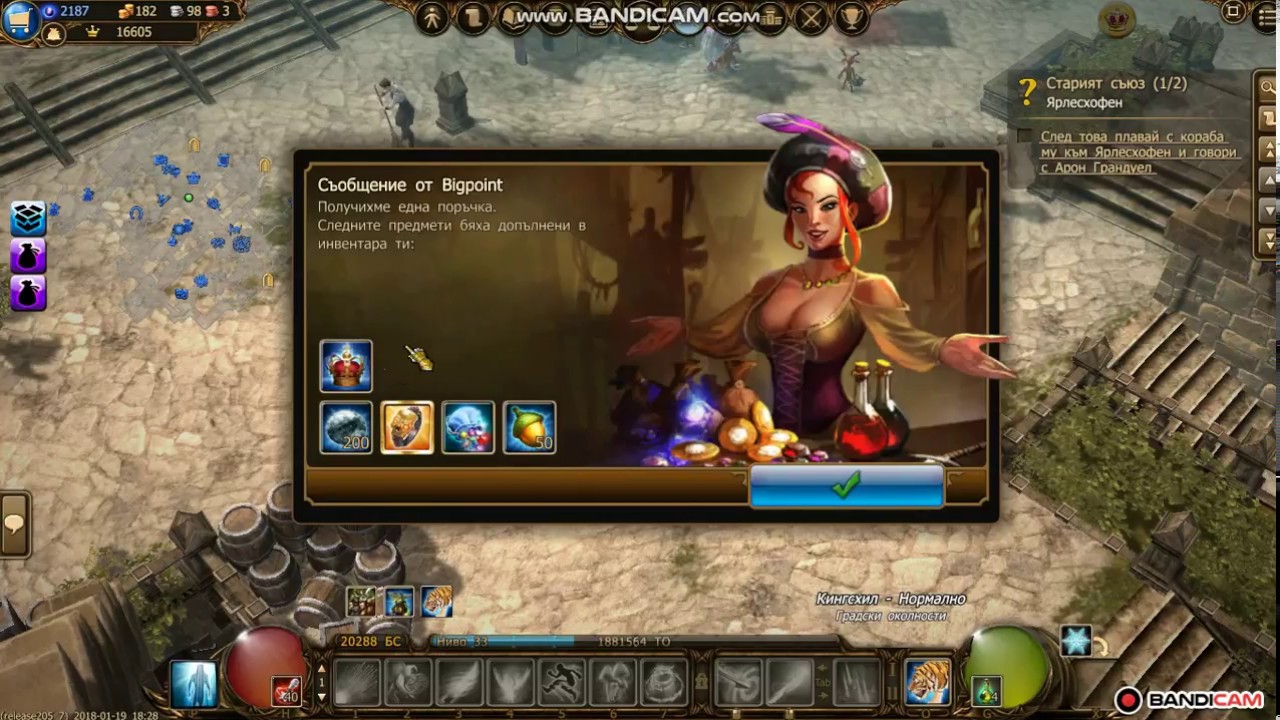1280x720 pixels.
Task: Select the grey orb reward showing 200
Action: pos(346,428)
